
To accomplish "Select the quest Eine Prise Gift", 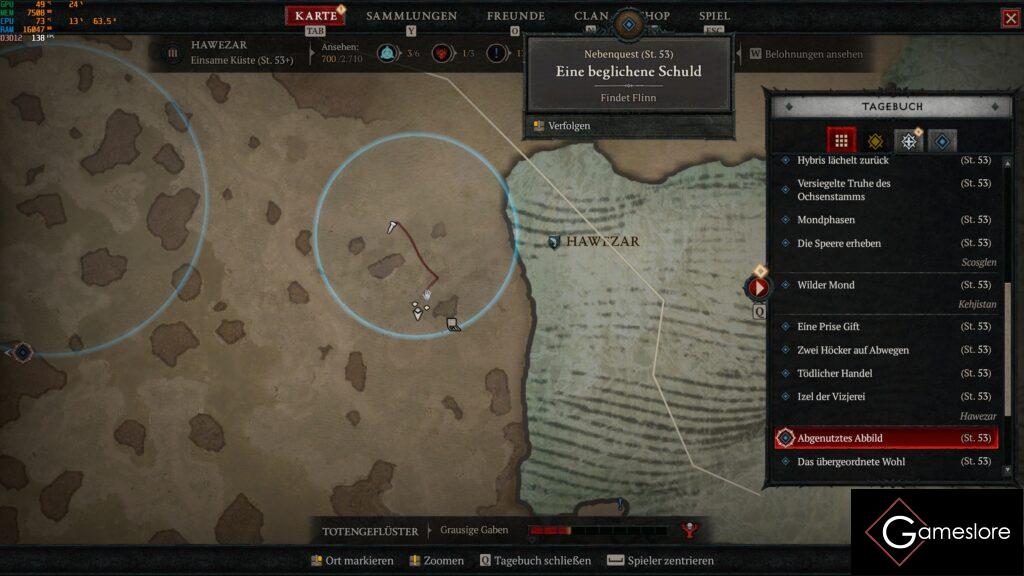I will [828, 327].
